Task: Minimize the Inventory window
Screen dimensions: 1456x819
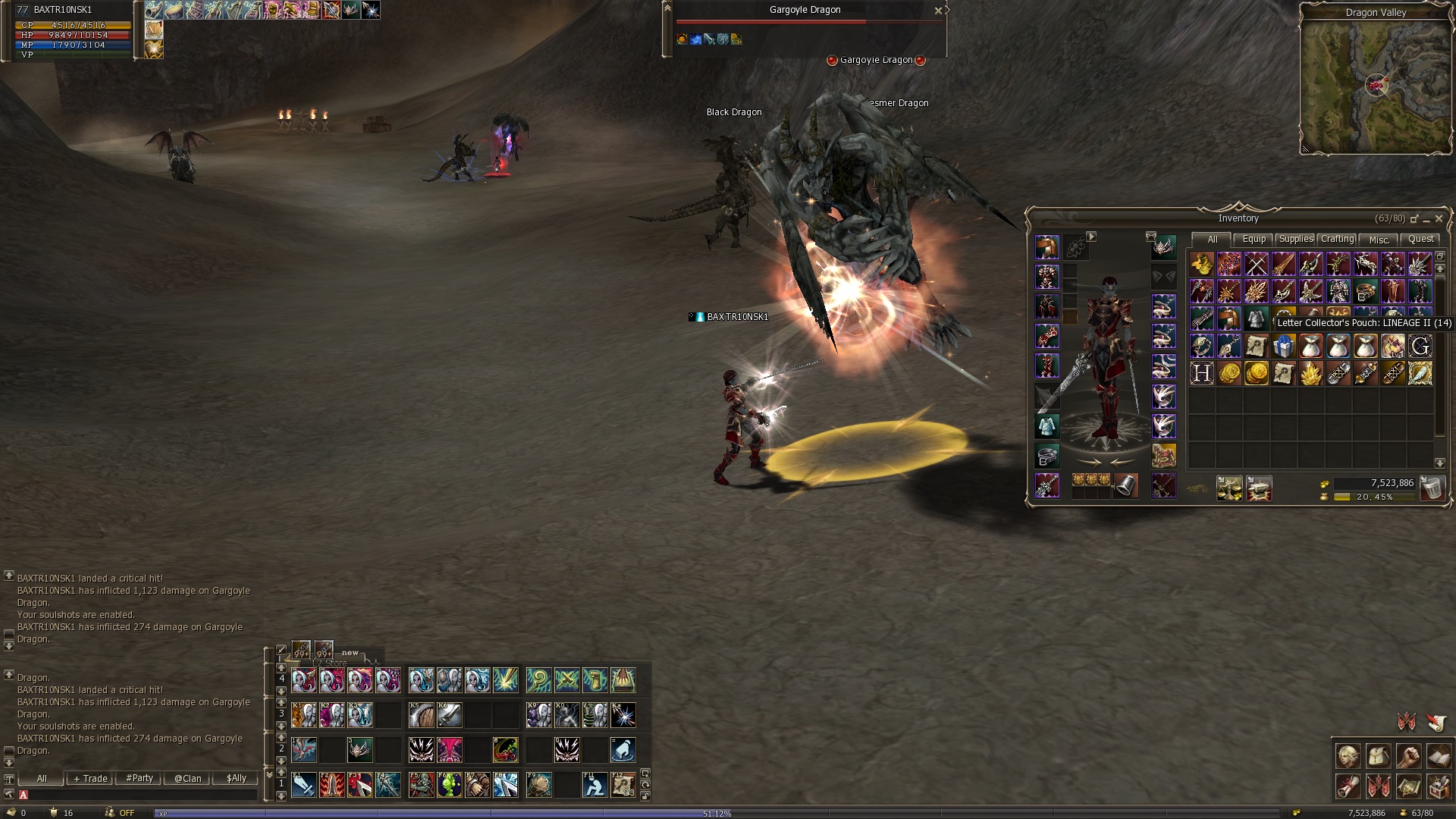Action: [1426, 218]
